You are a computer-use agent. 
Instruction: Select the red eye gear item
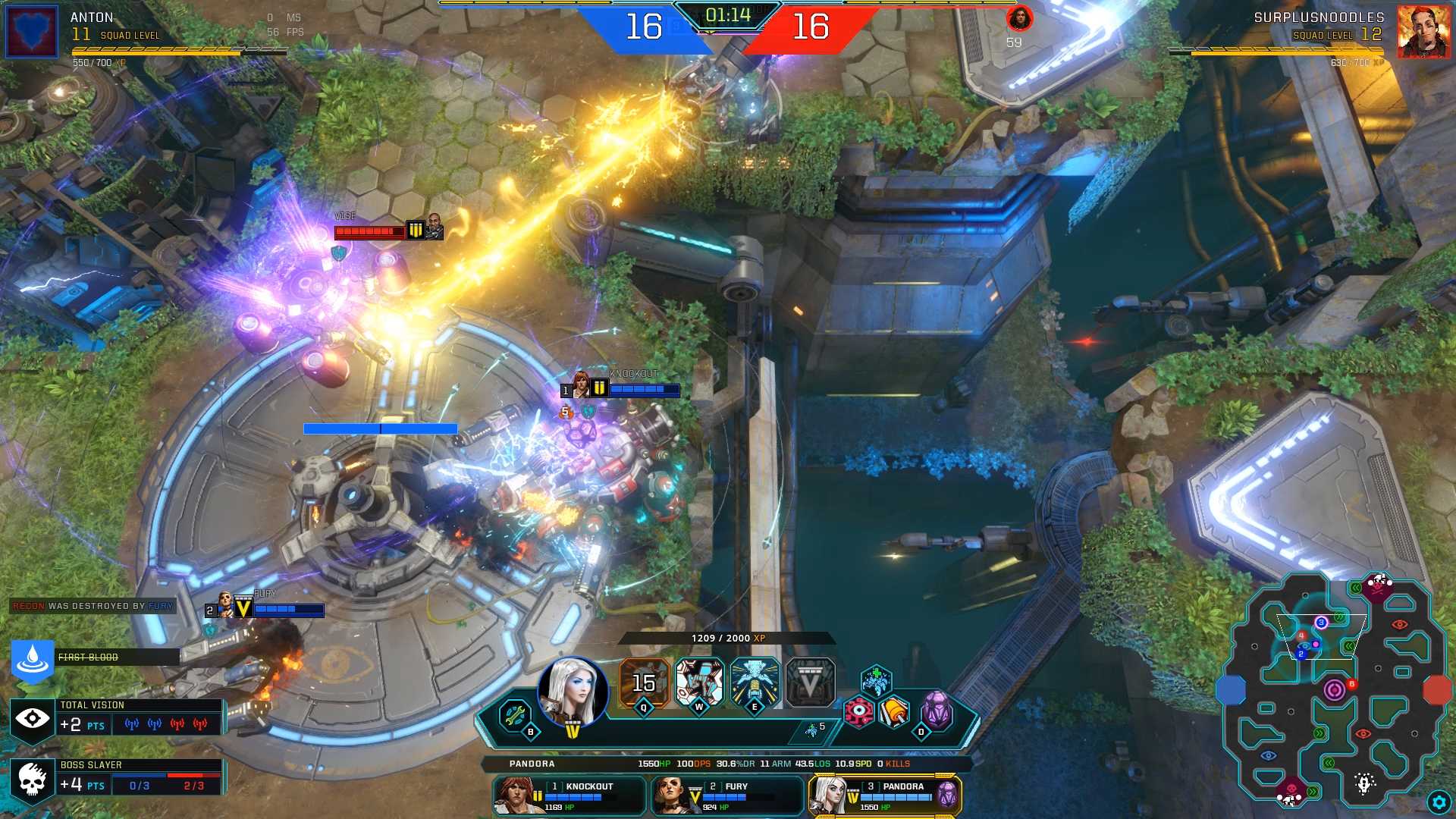(x=858, y=711)
